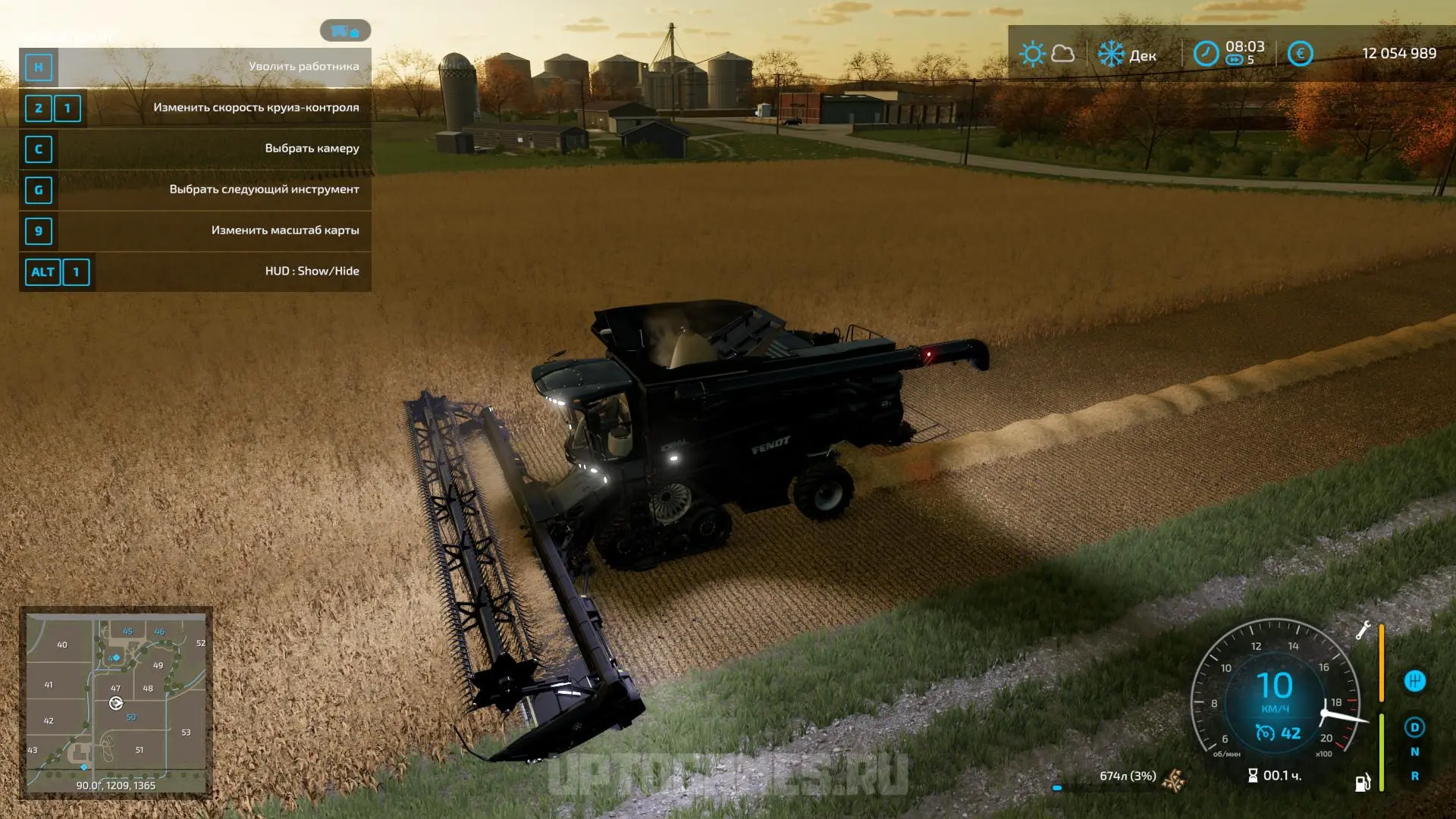1456x819 pixels.
Task: Click the vehicle icon above the help panel
Action: point(345,31)
